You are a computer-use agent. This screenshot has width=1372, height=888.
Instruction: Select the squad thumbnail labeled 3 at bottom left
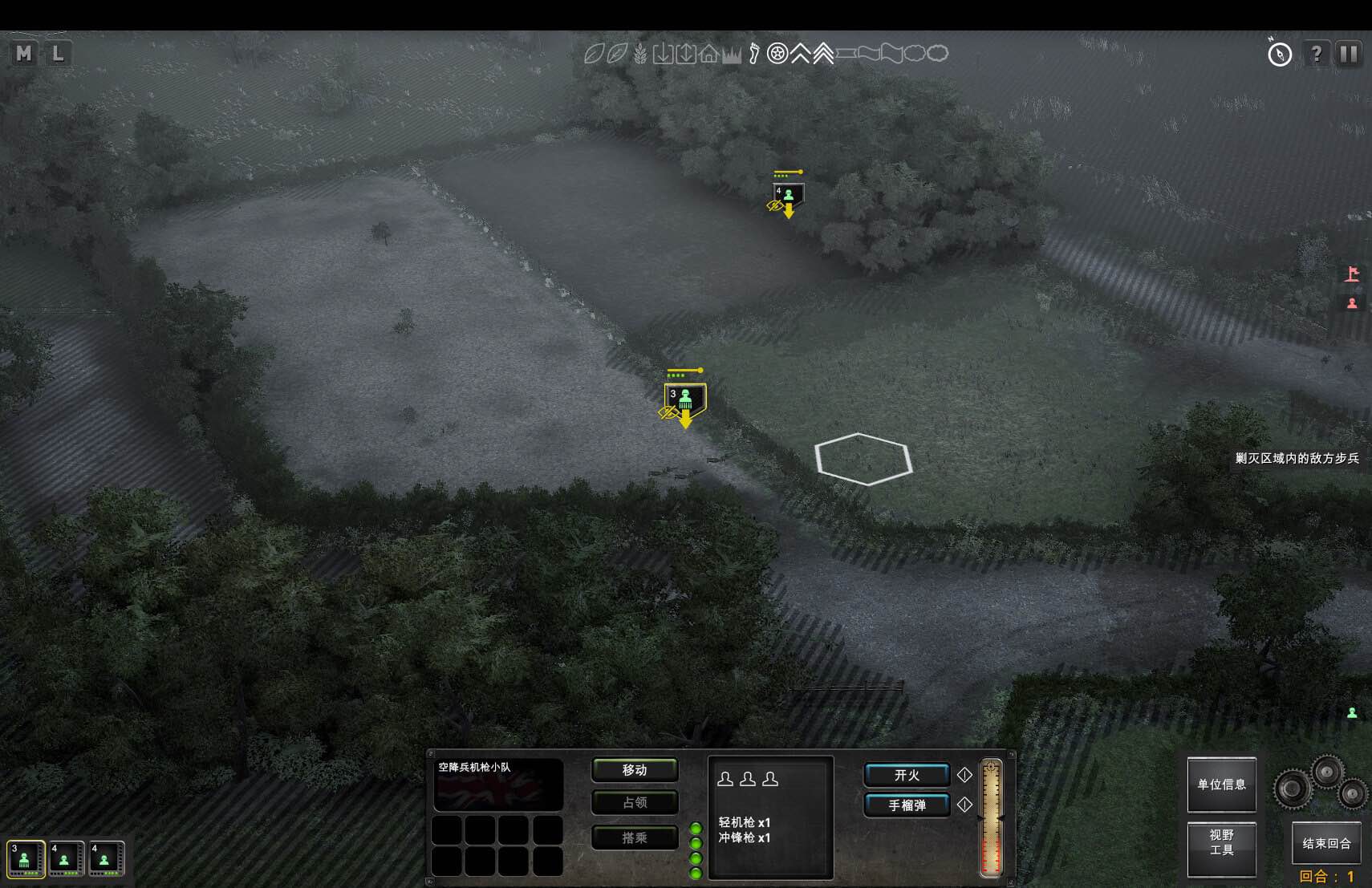[x=24, y=858]
